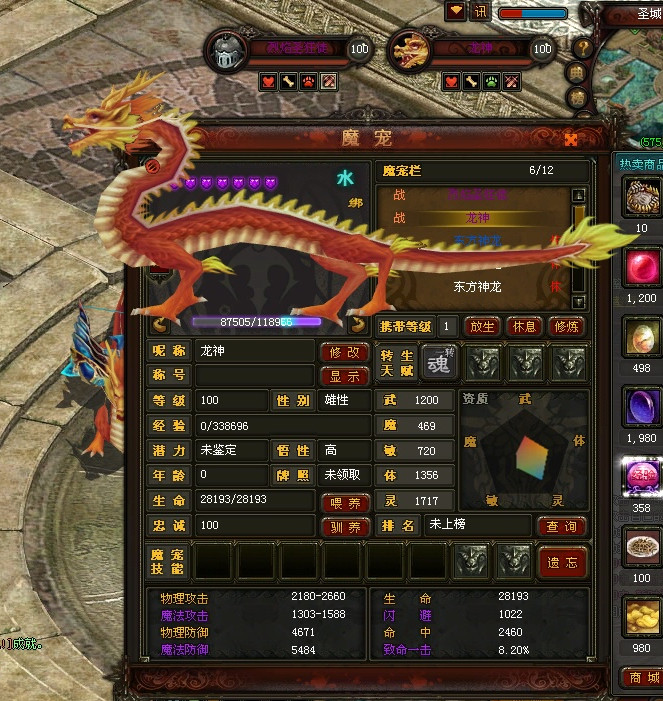
Task: Click 修改 to rename the pet
Action: coord(345,352)
